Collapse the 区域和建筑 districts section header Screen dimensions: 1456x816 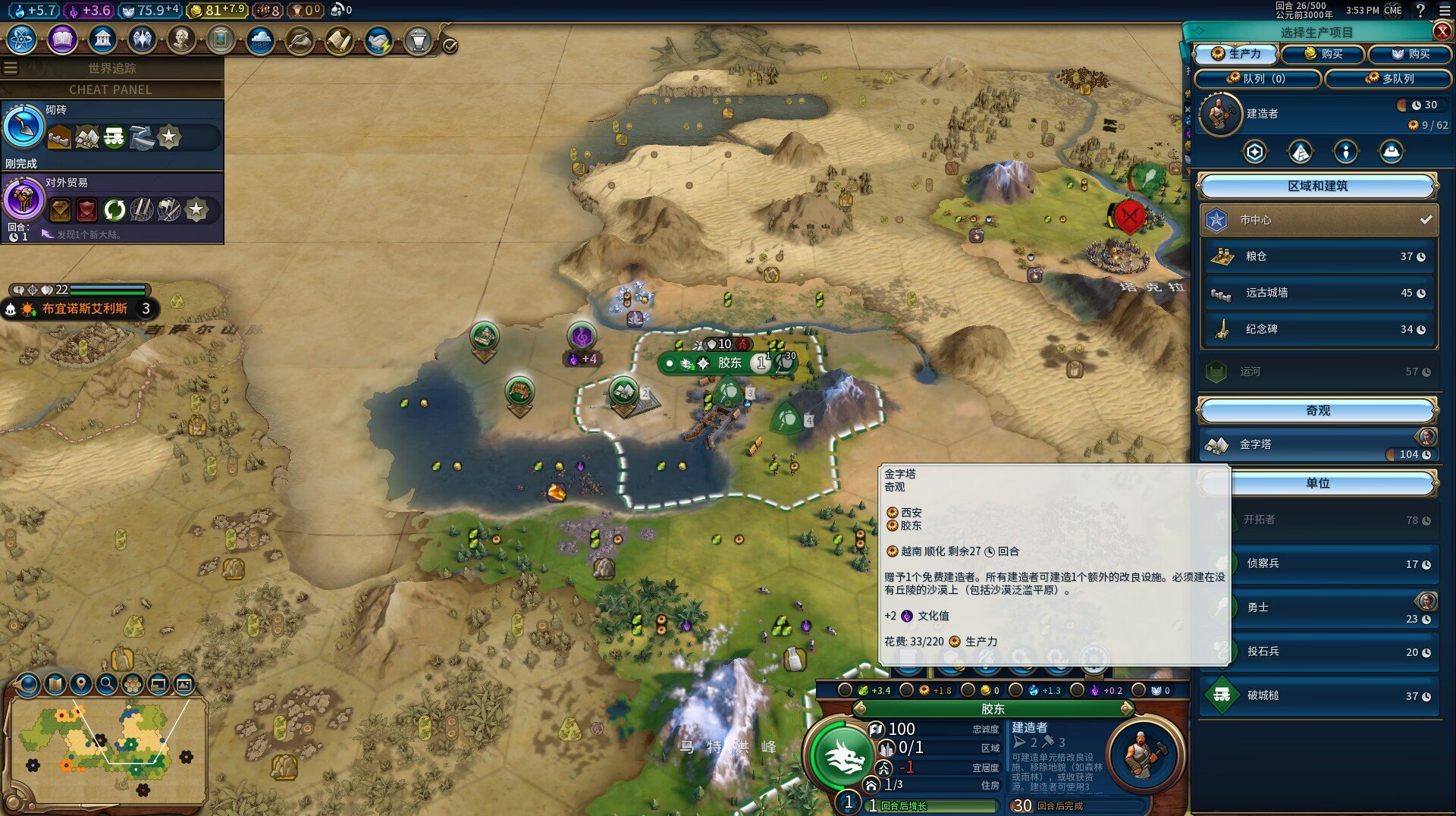point(1317,186)
